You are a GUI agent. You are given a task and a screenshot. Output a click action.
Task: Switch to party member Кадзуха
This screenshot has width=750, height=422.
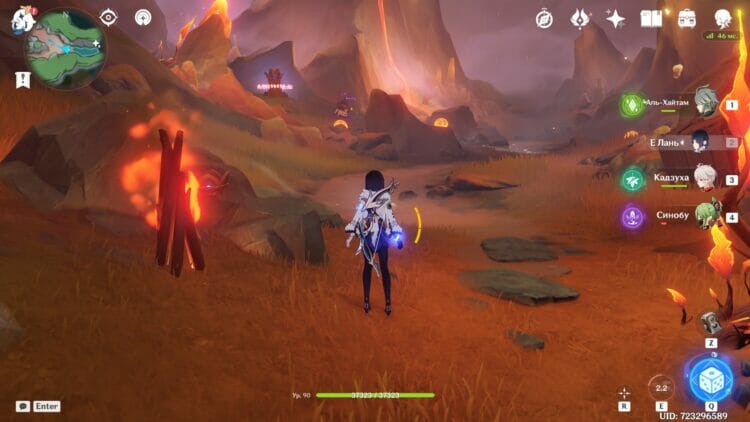click(705, 180)
